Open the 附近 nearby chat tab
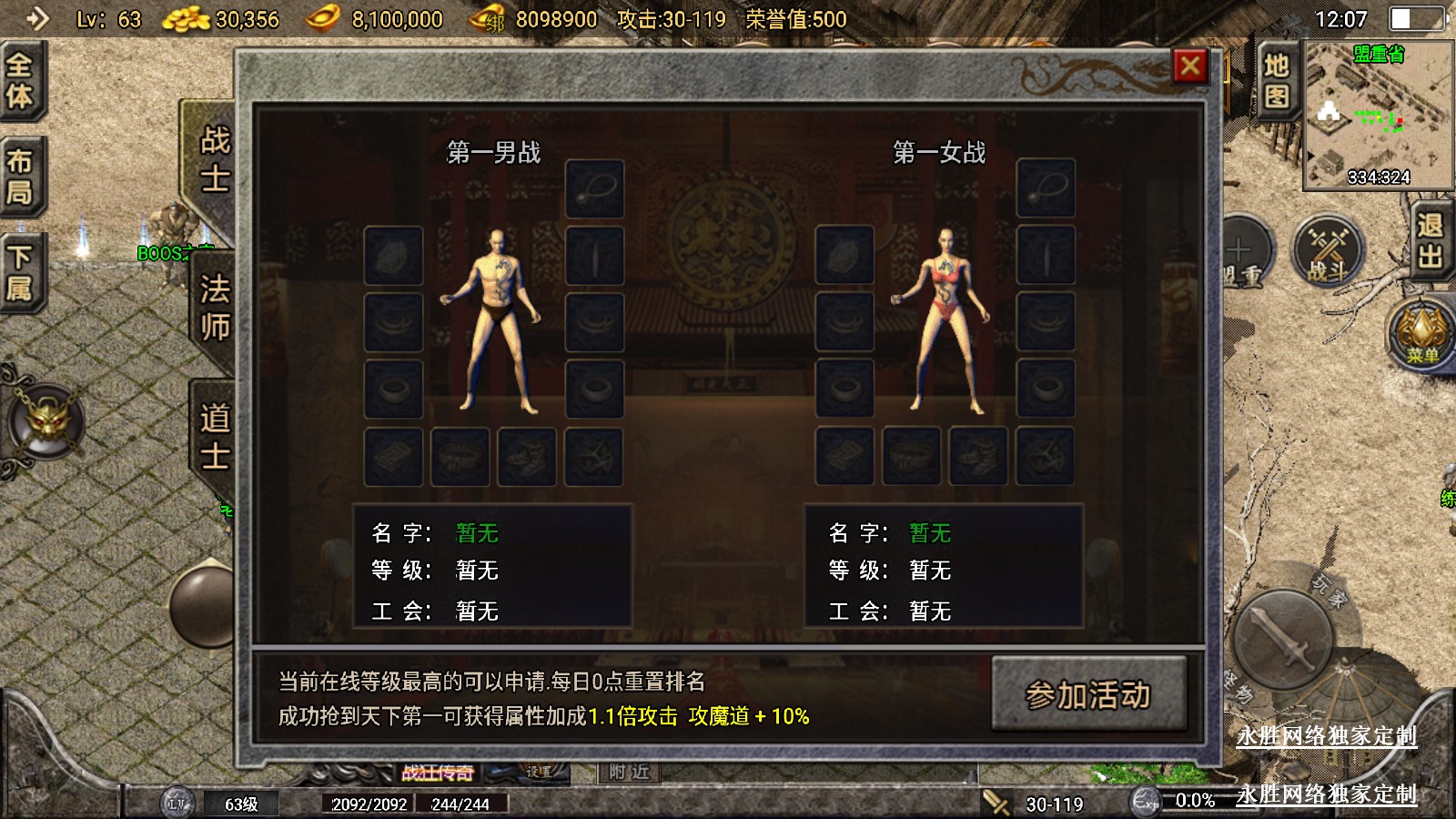The width and height of the screenshot is (1456, 819). pyautogui.click(x=630, y=773)
